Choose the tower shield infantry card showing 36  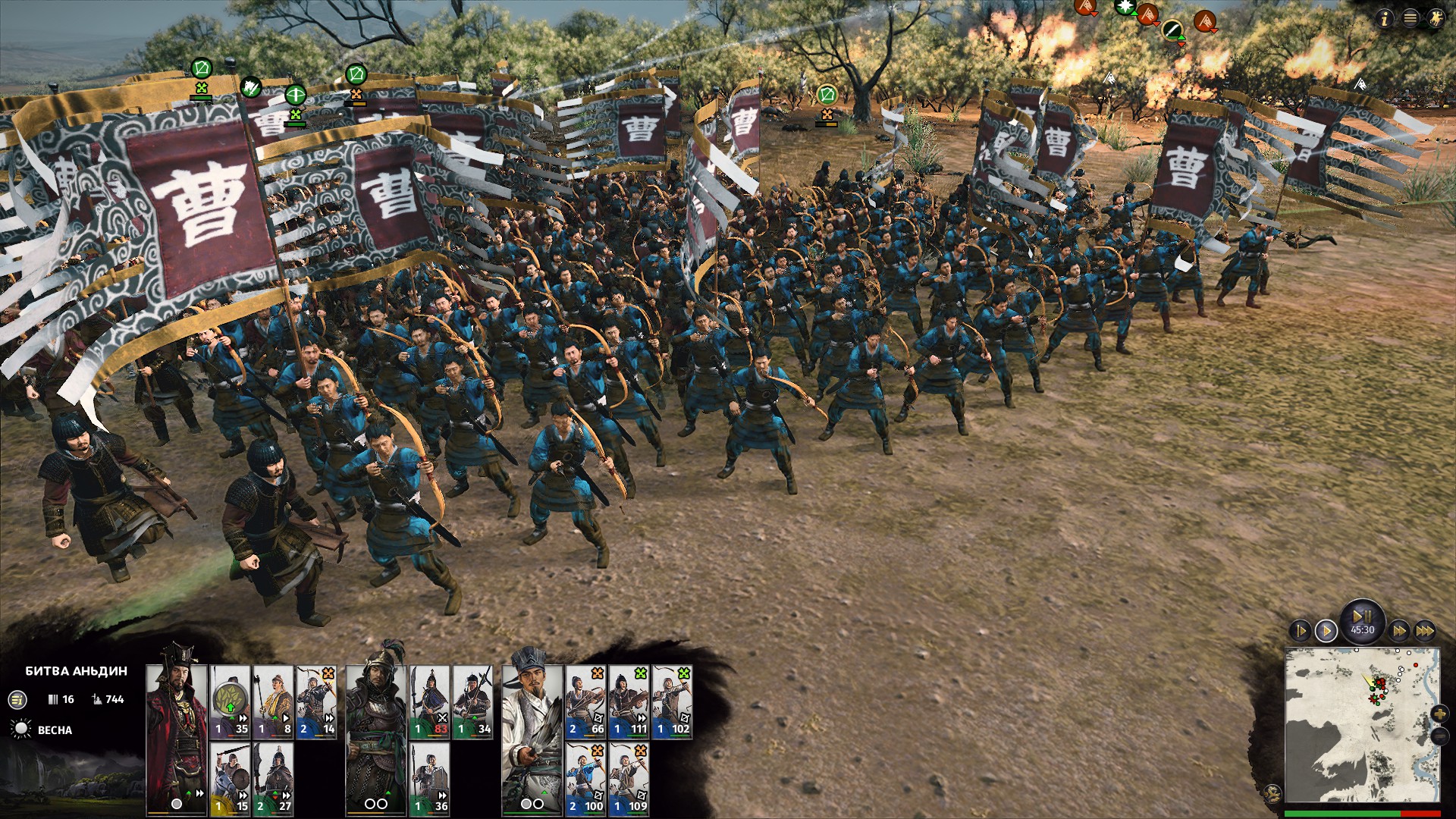coord(430,777)
